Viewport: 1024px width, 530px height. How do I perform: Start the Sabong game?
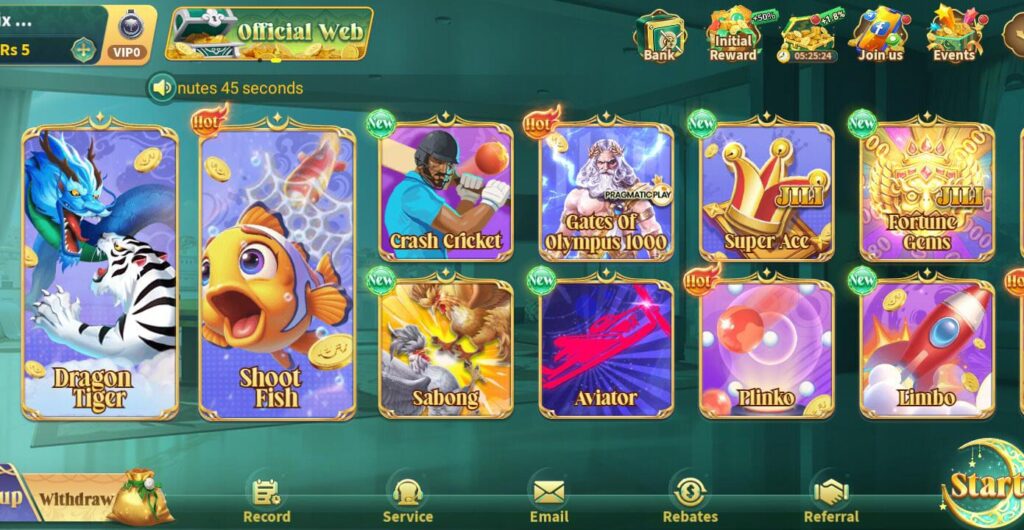[x=445, y=348]
